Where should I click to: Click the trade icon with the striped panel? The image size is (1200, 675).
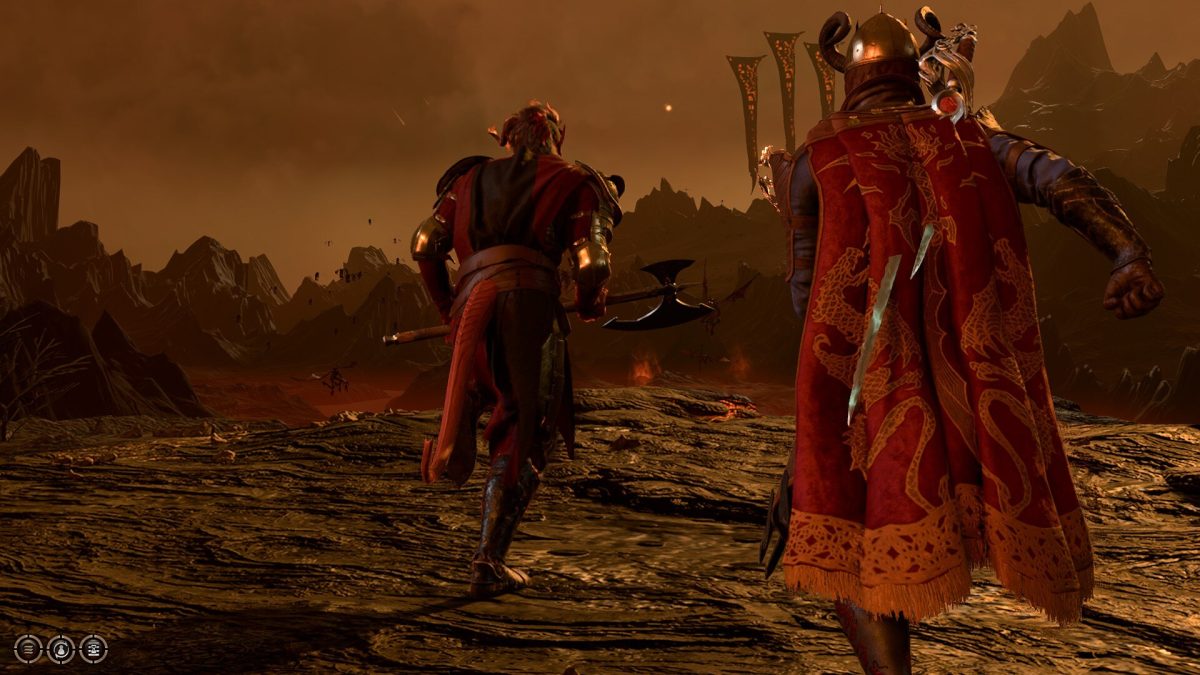coord(93,649)
